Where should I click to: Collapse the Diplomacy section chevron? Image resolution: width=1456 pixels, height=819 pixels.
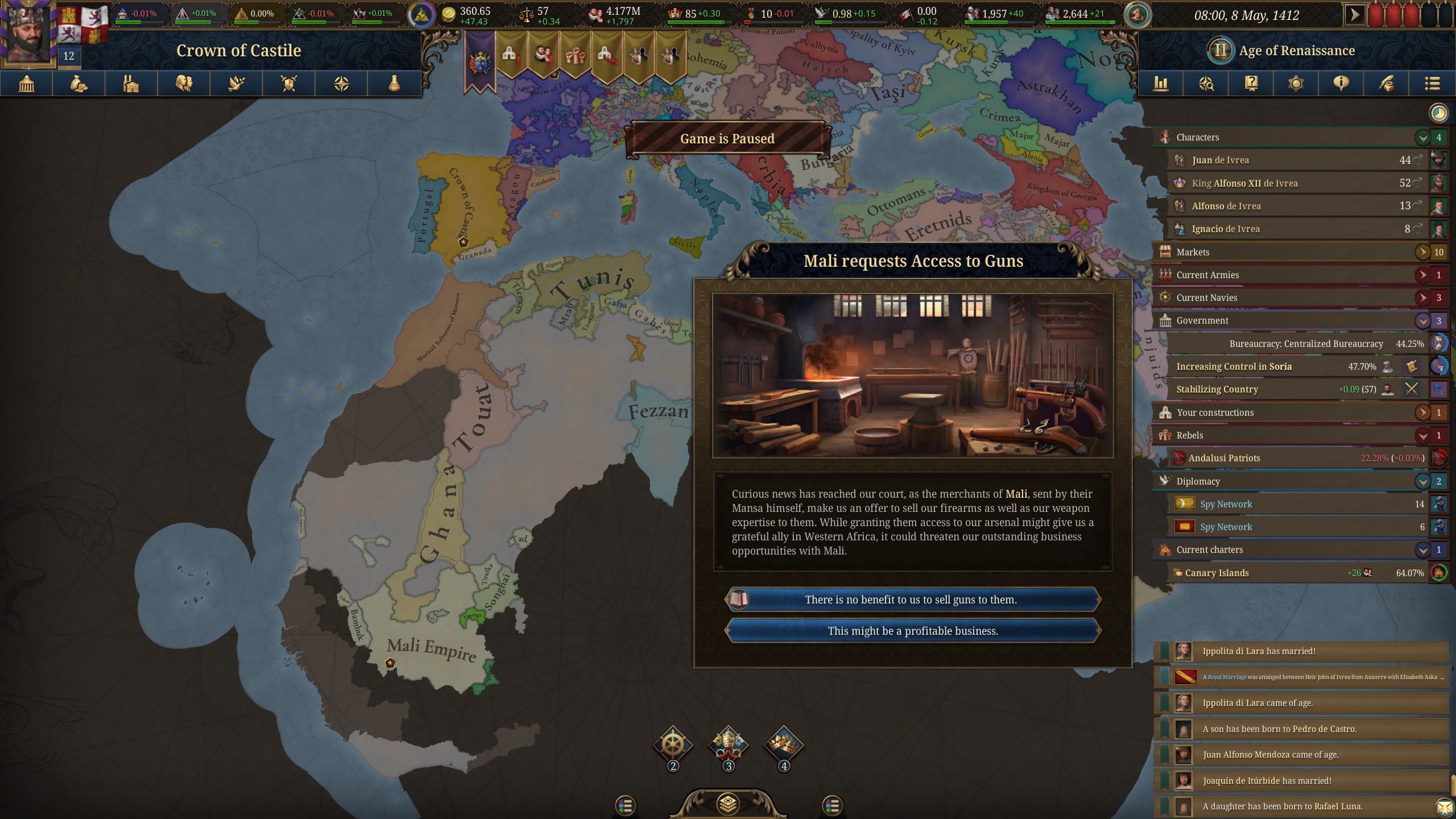(x=1422, y=481)
